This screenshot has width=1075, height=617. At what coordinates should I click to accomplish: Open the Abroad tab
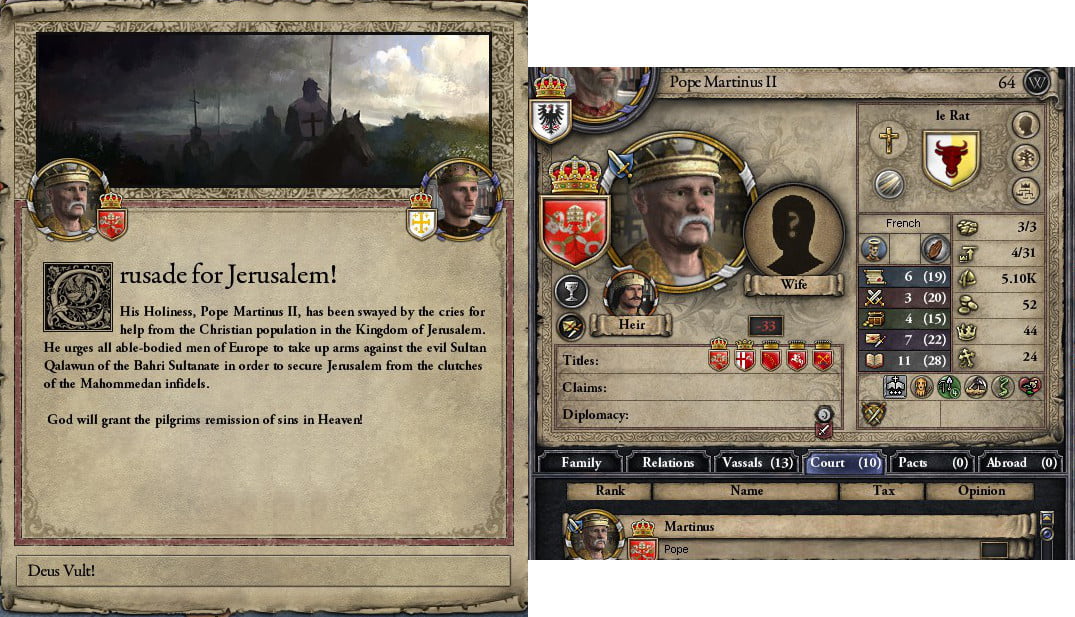click(1021, 462)
